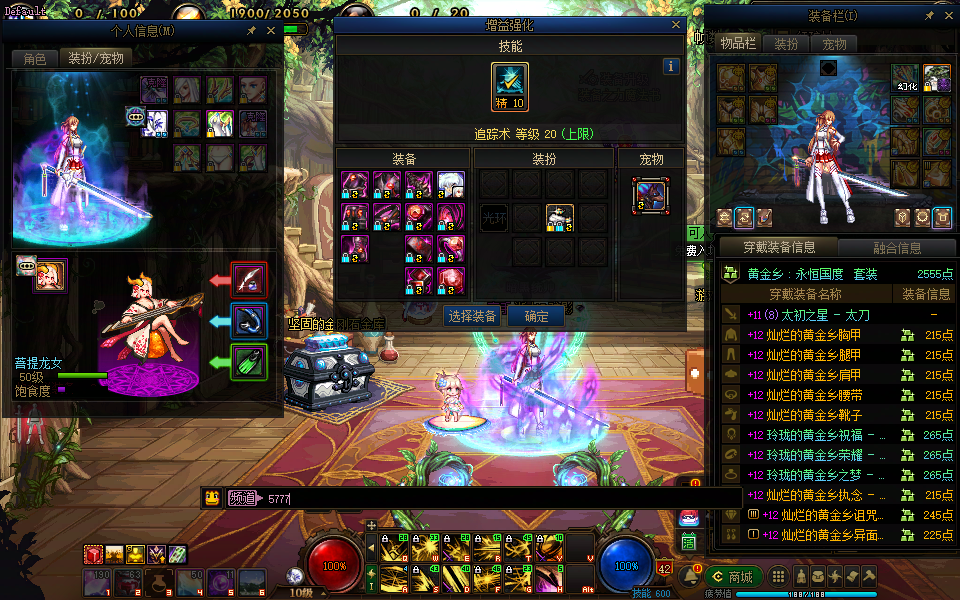Open the 物品栏 inventory tab

pos(737,44)
